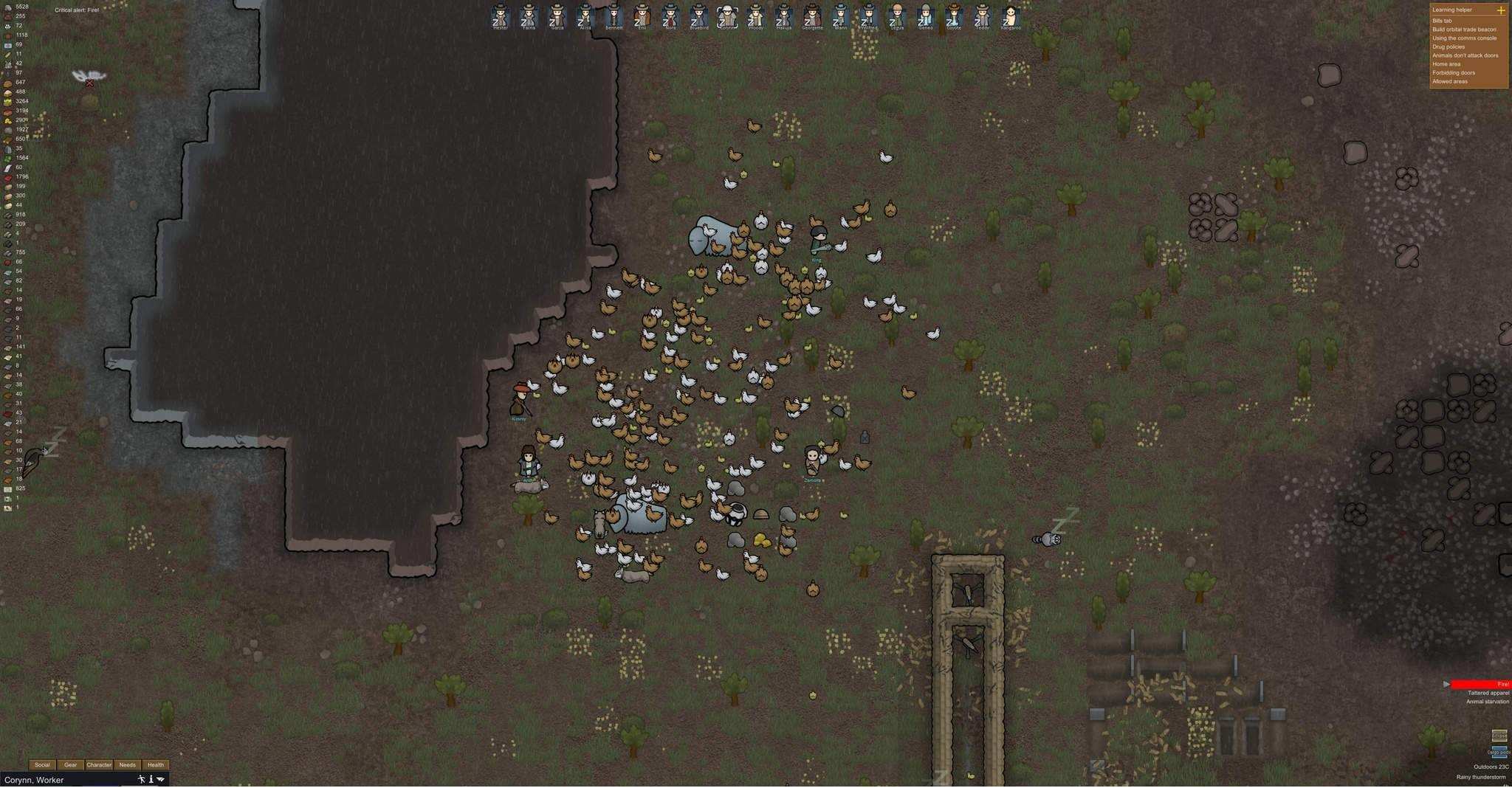
Task: Expand the Learning helper with the plus icon
Action: coord(1500,10)
